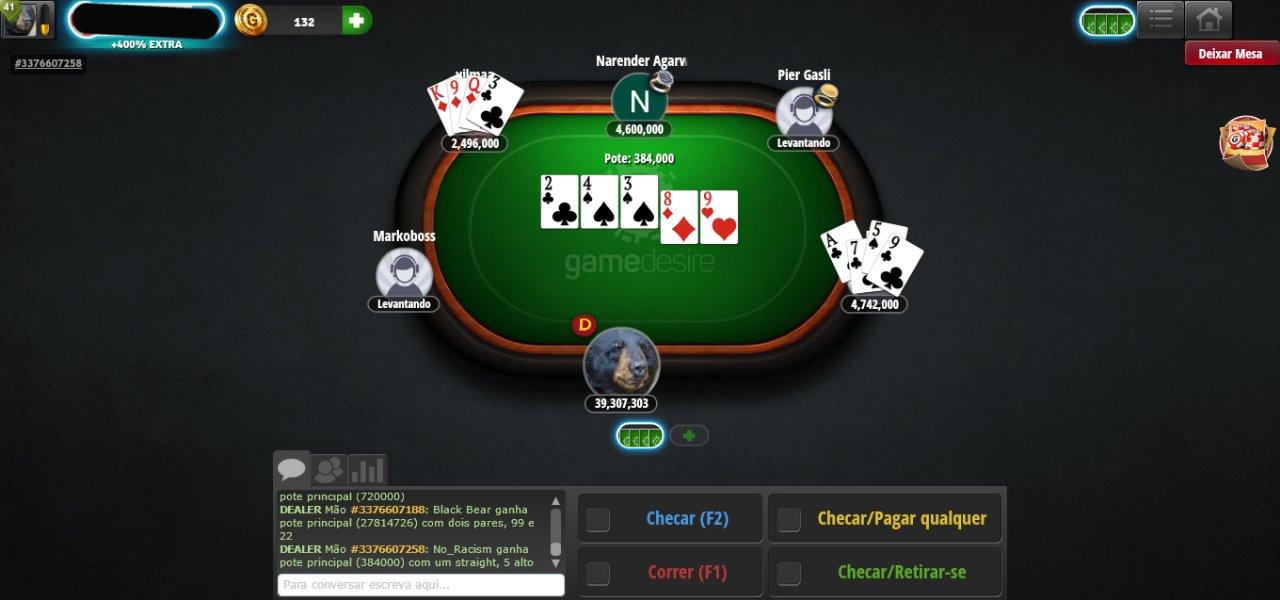Screen dimensions: 1280x600
Task: Show the bar chart statistics tab
Action: point(367,470)
